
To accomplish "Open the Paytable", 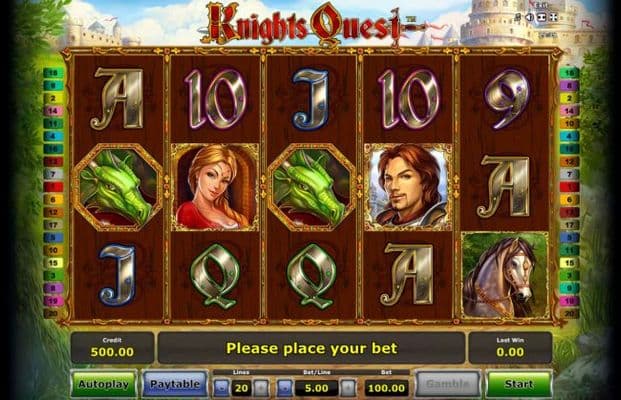I will pos(174,384).
